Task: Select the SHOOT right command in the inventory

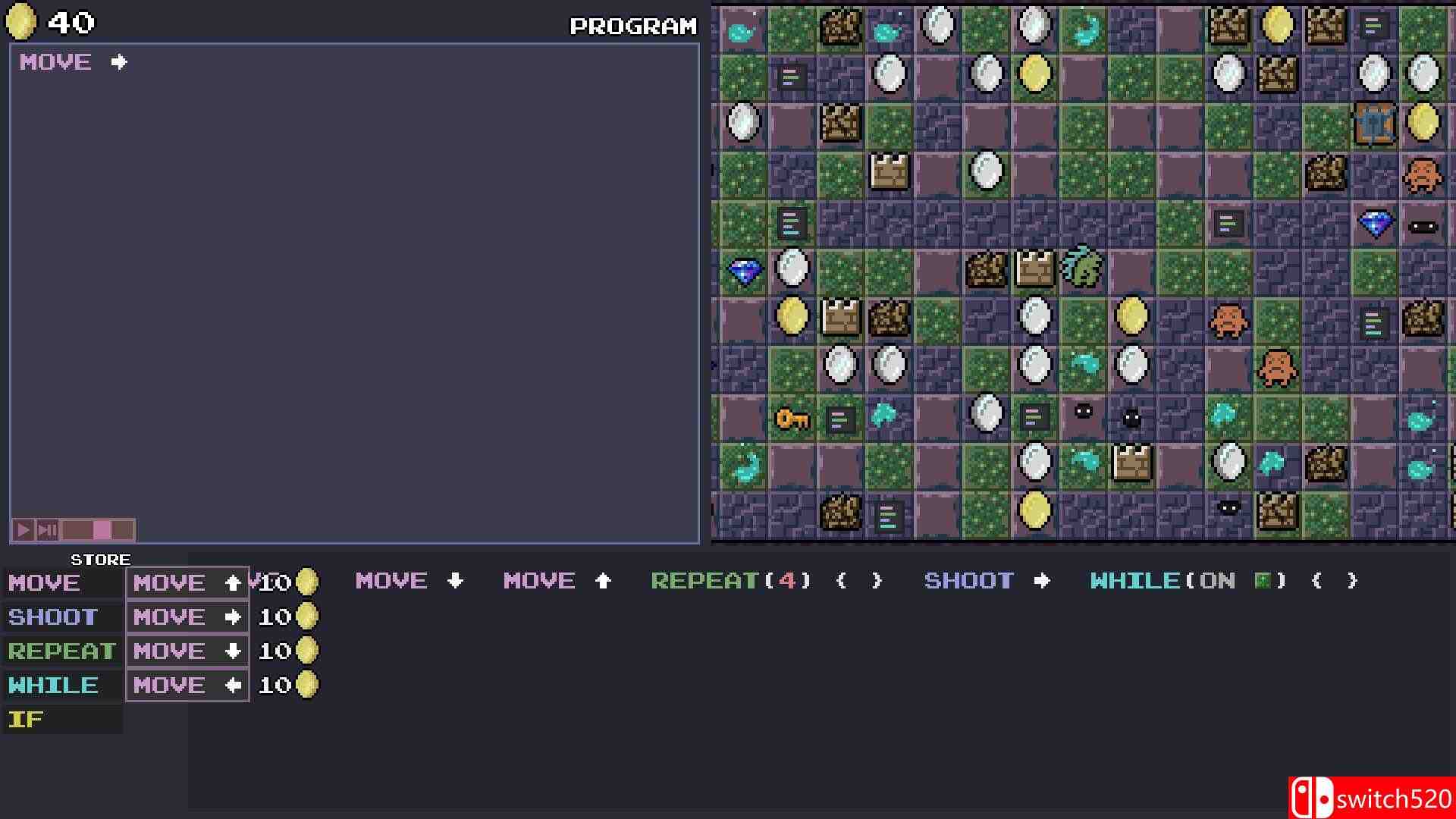Action: coord(985,581)
